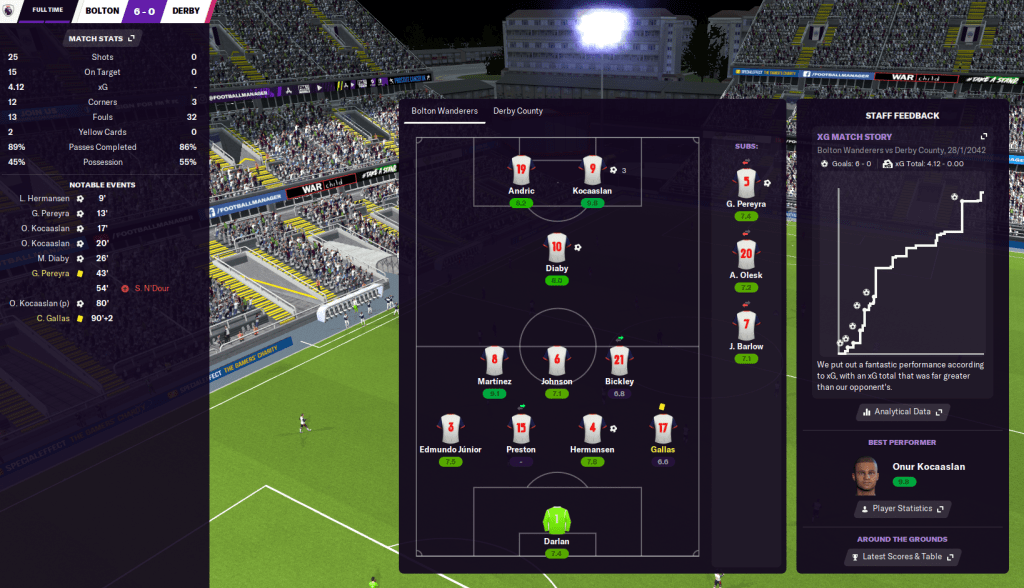Select Martínez's number 8 shirt
This screenshot has width=1024, height=588.
[x=494, y=360]
